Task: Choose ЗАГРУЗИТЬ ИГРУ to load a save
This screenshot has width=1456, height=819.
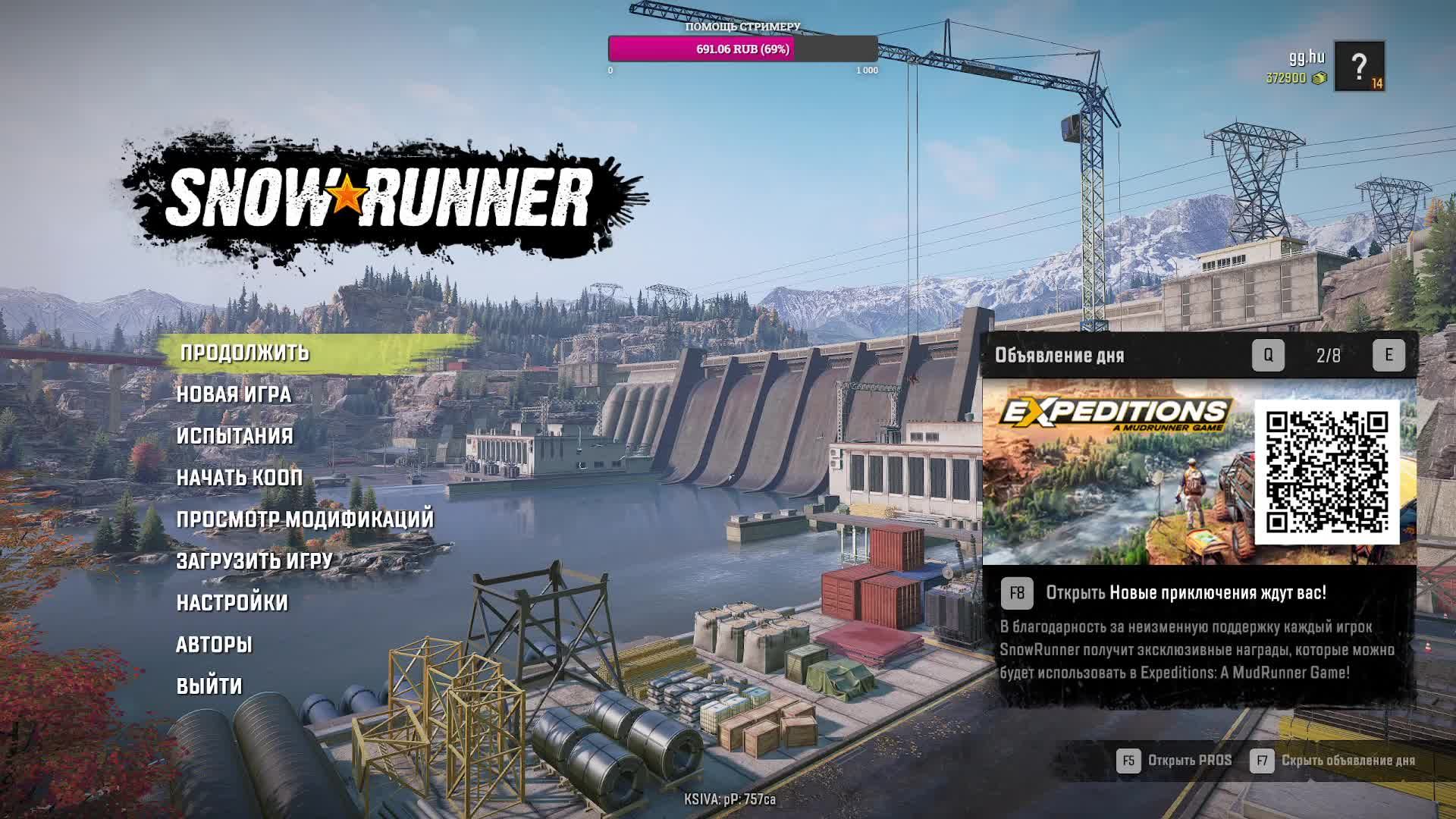Action: (255, 561)
